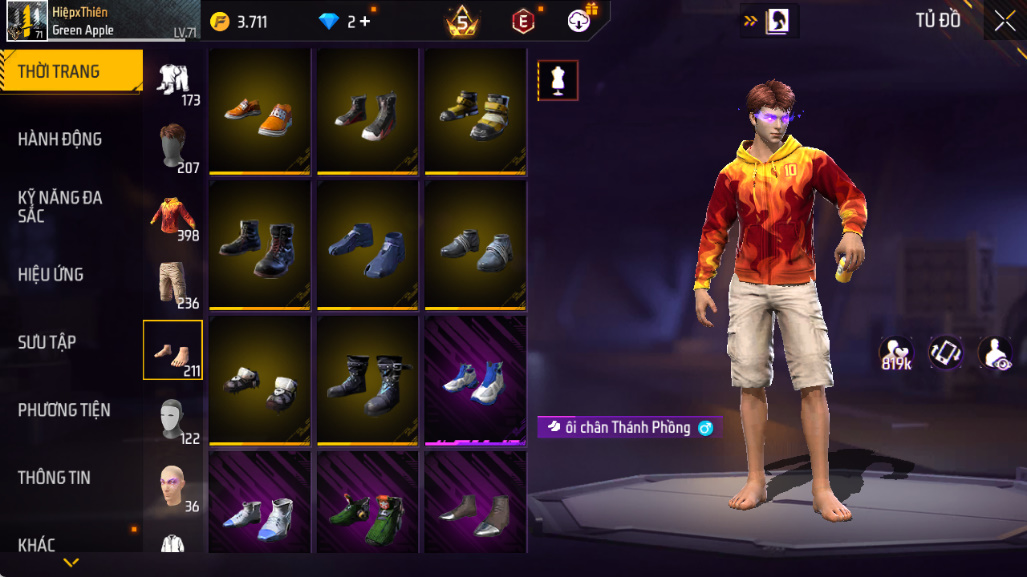Add diamonds with the plus button
Viewport: 1027px width, 577px height.
pyautogui.click(x=365, y=21)
